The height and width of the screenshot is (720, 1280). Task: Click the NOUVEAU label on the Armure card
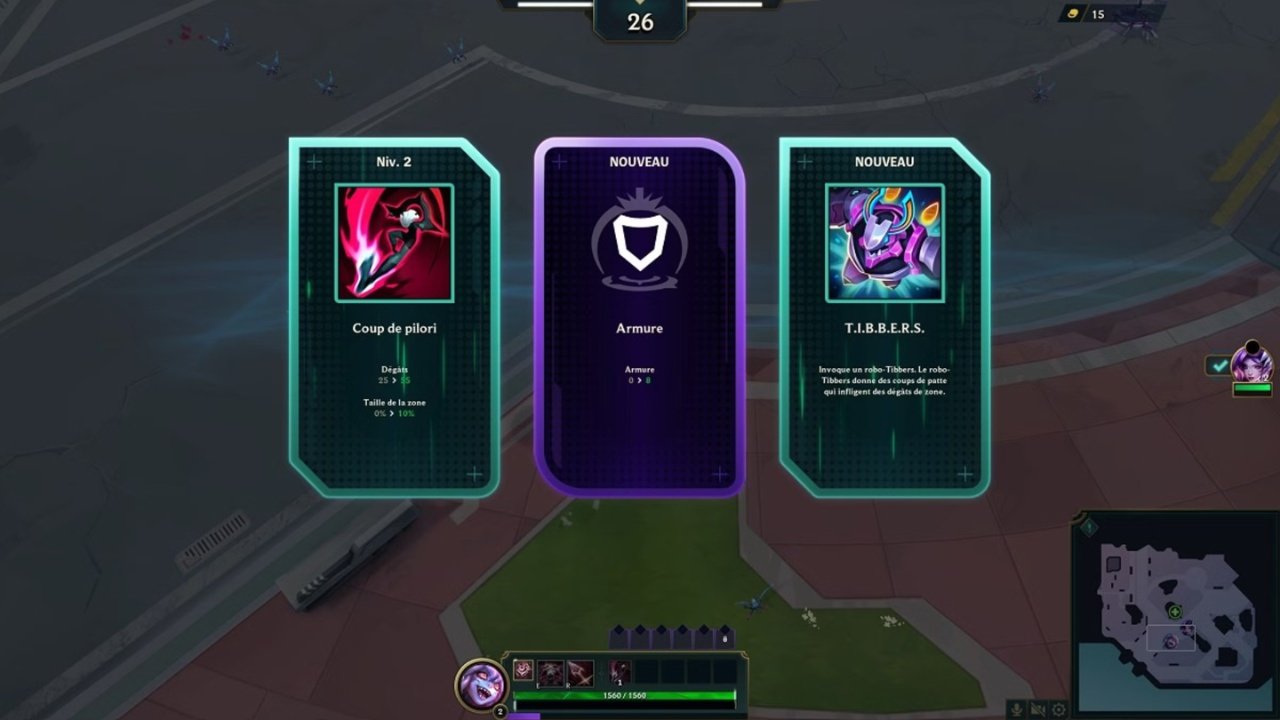[x=639, y=161]
